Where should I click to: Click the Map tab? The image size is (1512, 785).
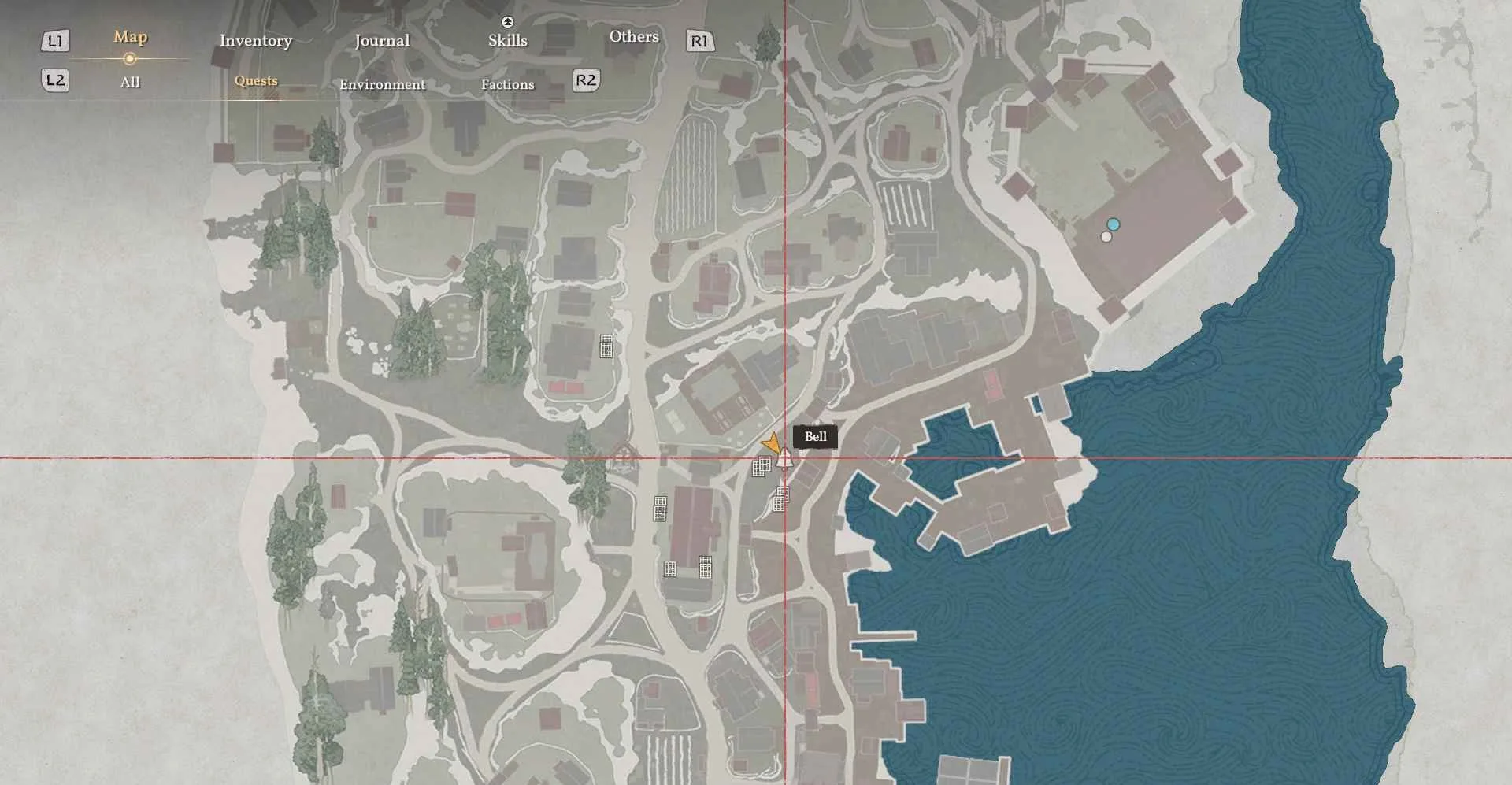pos(130,37)
